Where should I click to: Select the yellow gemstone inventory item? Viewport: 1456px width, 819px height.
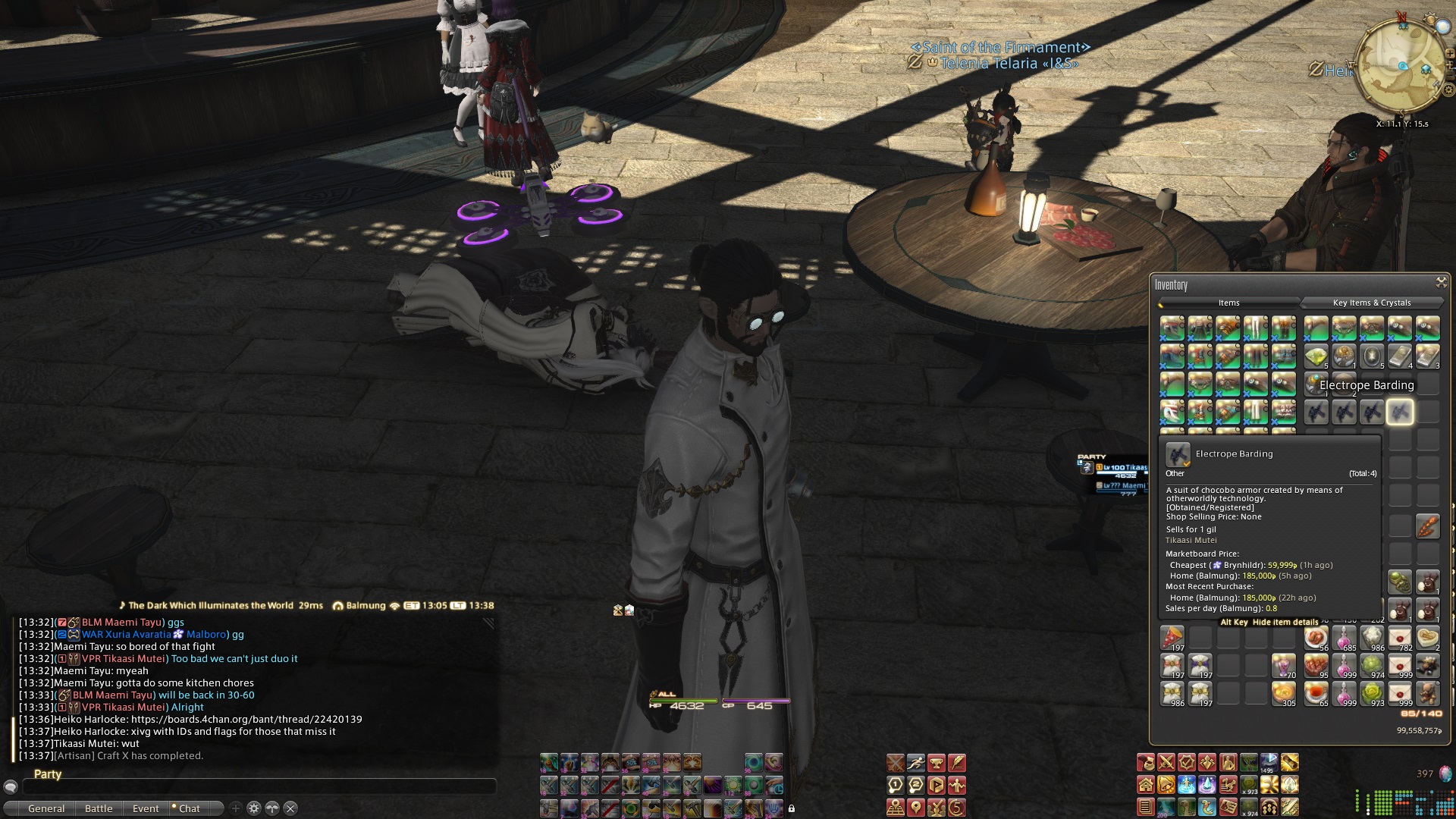(x=1316, y=356)
